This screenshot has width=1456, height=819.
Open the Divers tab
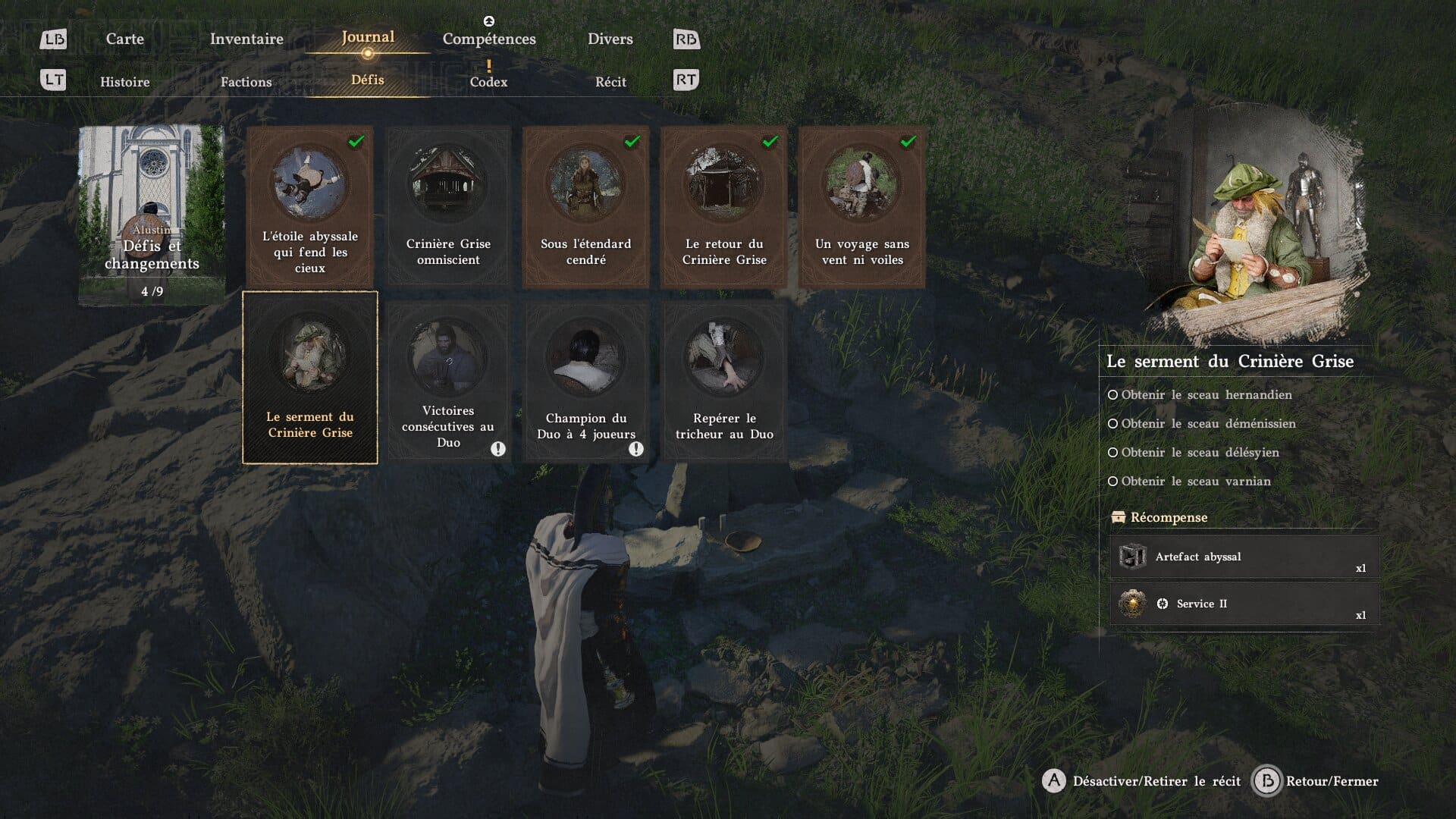point(610,39)
